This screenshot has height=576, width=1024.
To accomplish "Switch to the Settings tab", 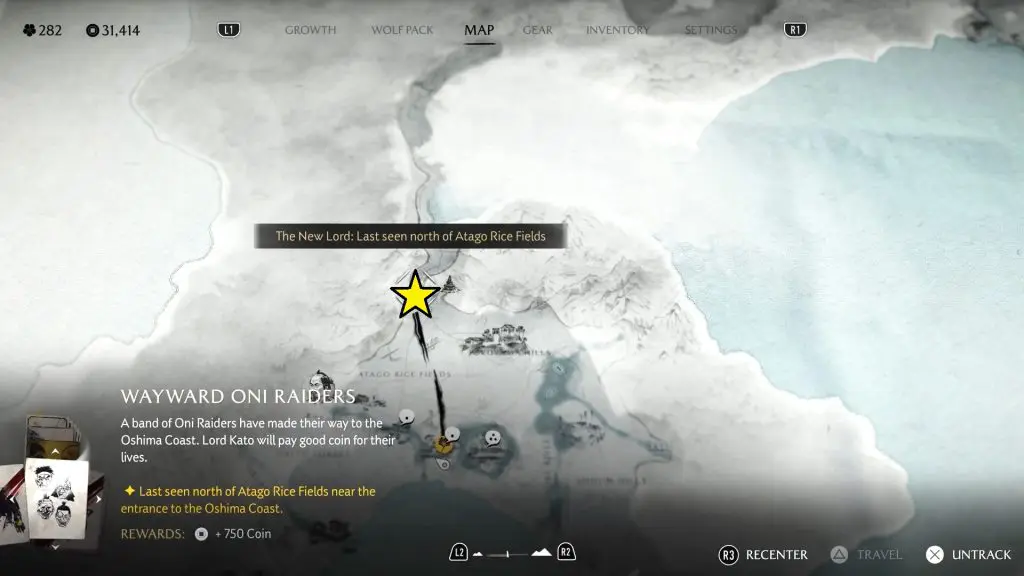I will pos(711,30).
